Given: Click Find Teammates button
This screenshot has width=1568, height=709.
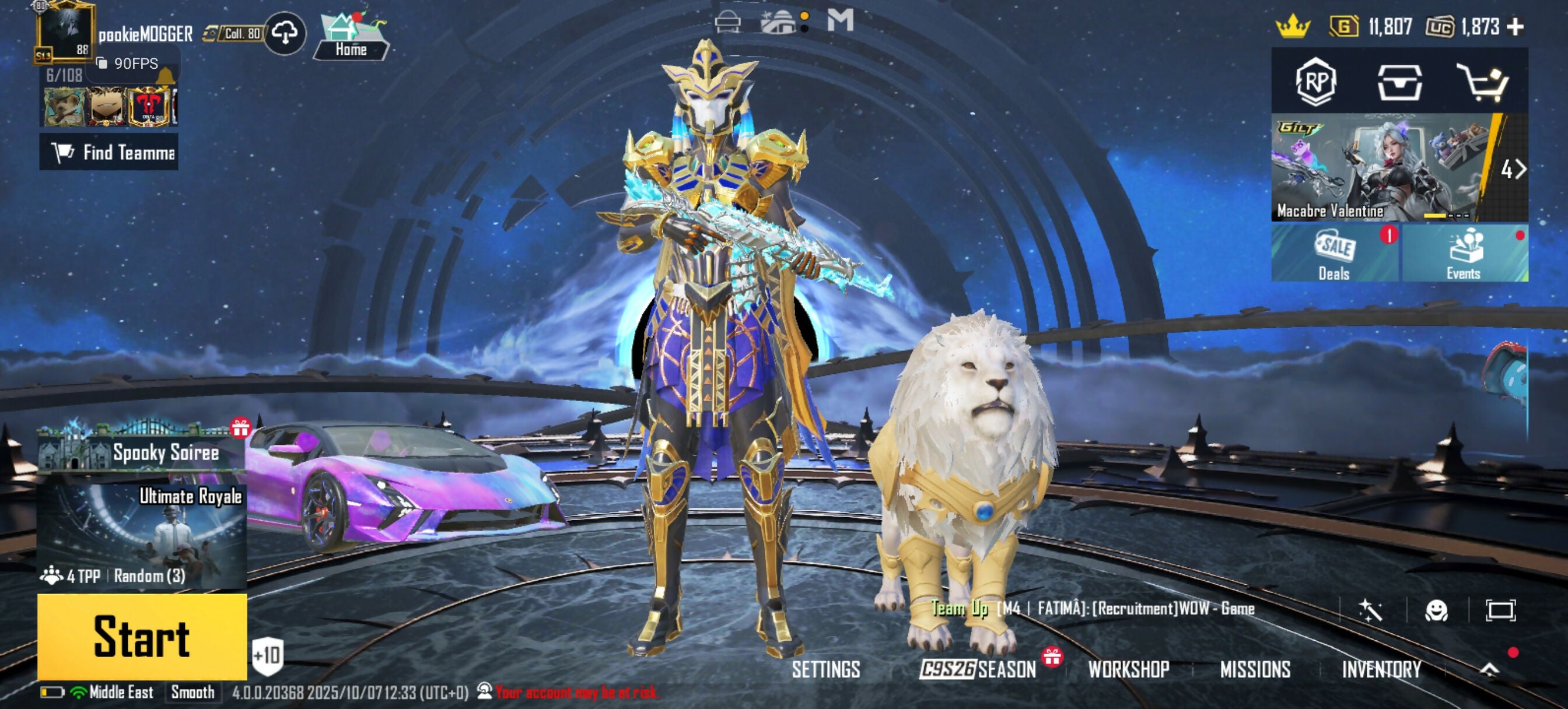Looking at the screenshot, I should [x=110, y=152].
